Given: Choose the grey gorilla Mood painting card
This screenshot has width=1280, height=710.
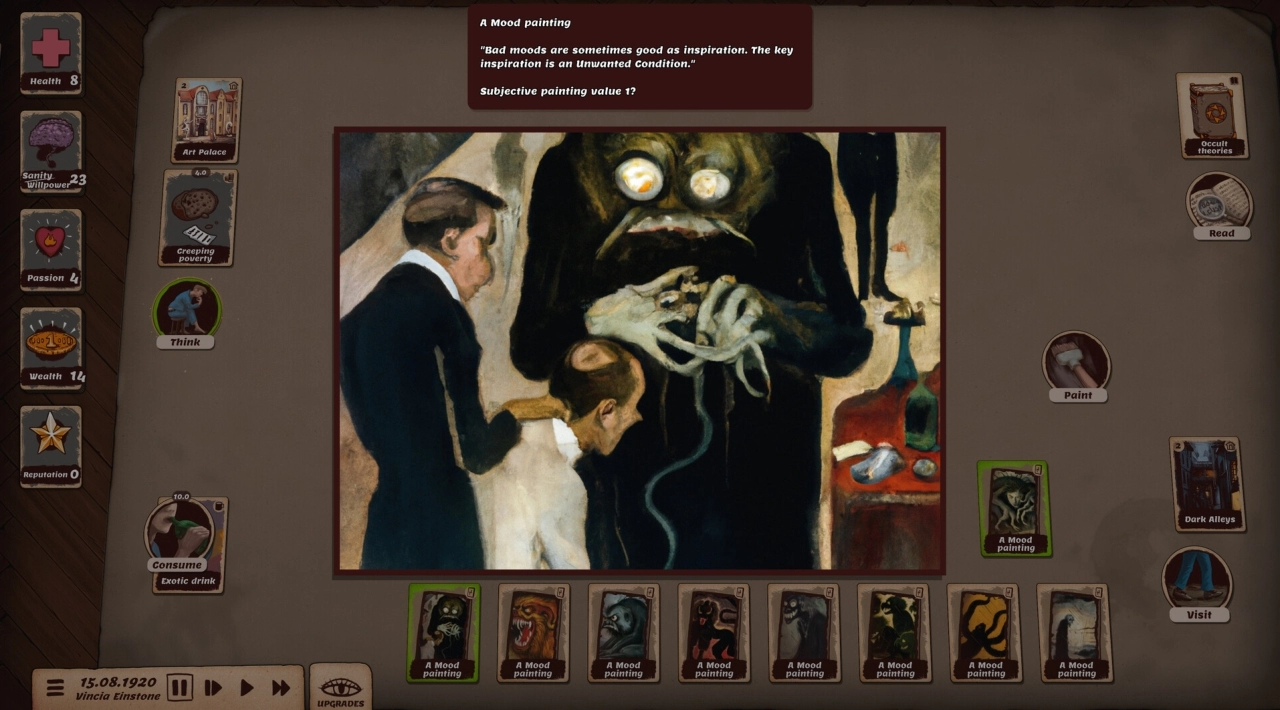Looking at the screenshot, I should (x=623, y=632).
